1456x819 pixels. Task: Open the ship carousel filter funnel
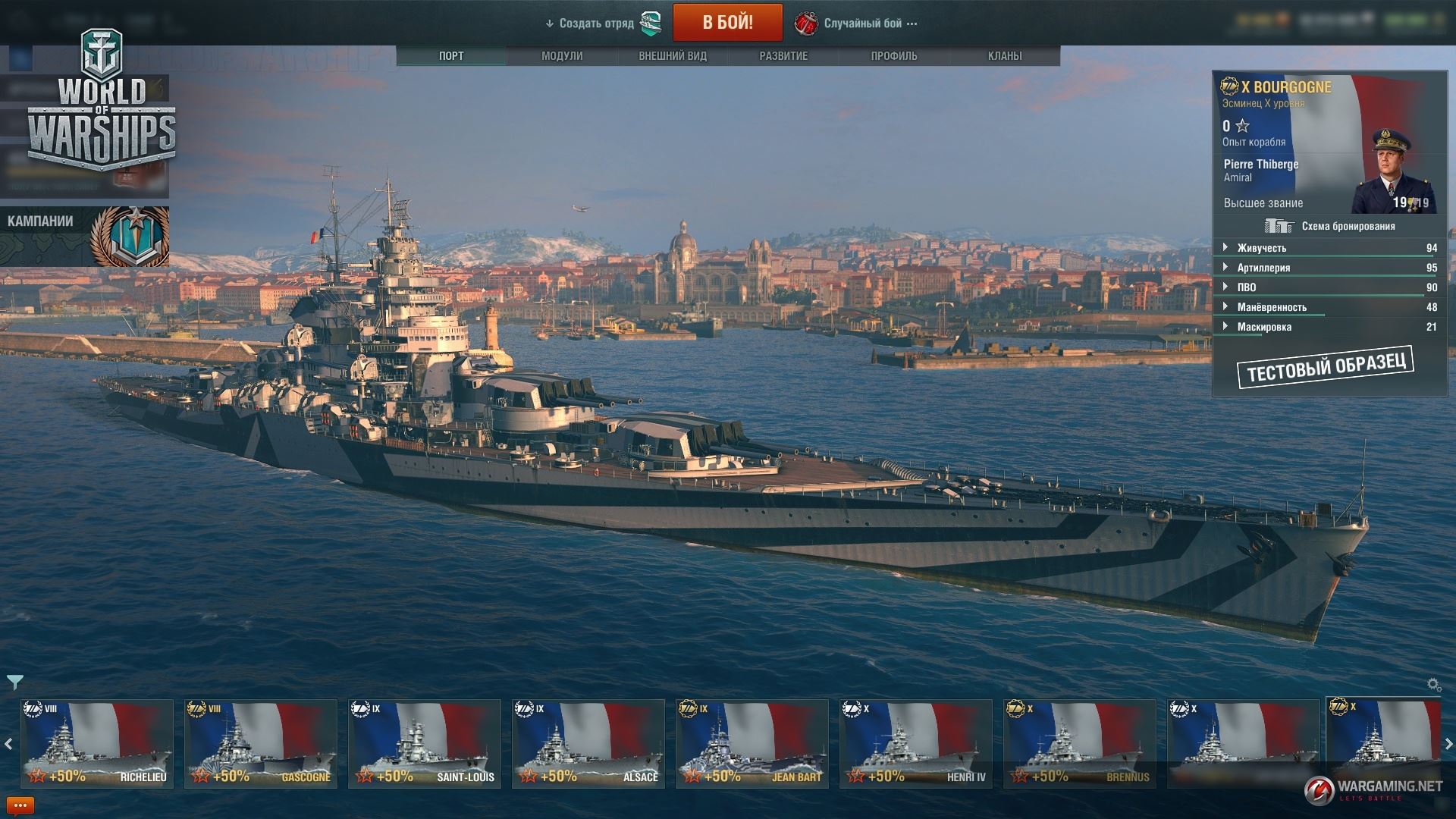coord(14,682)
